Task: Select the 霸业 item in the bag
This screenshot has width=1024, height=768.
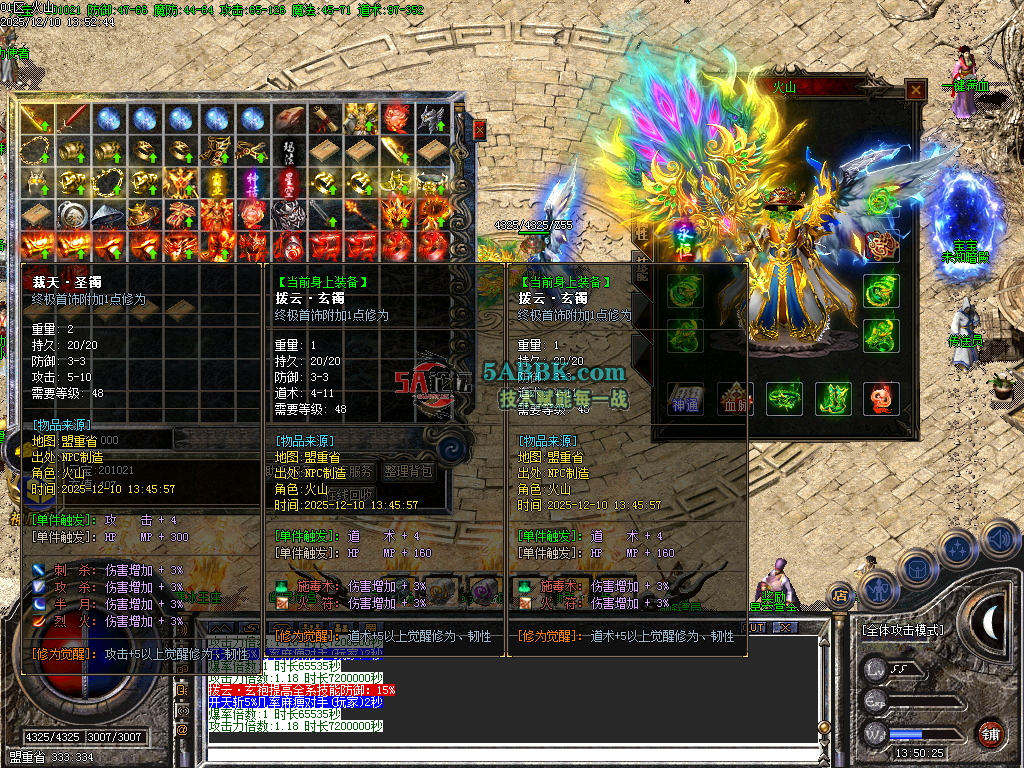Action: pyautogui.click(x=215, y=182)
